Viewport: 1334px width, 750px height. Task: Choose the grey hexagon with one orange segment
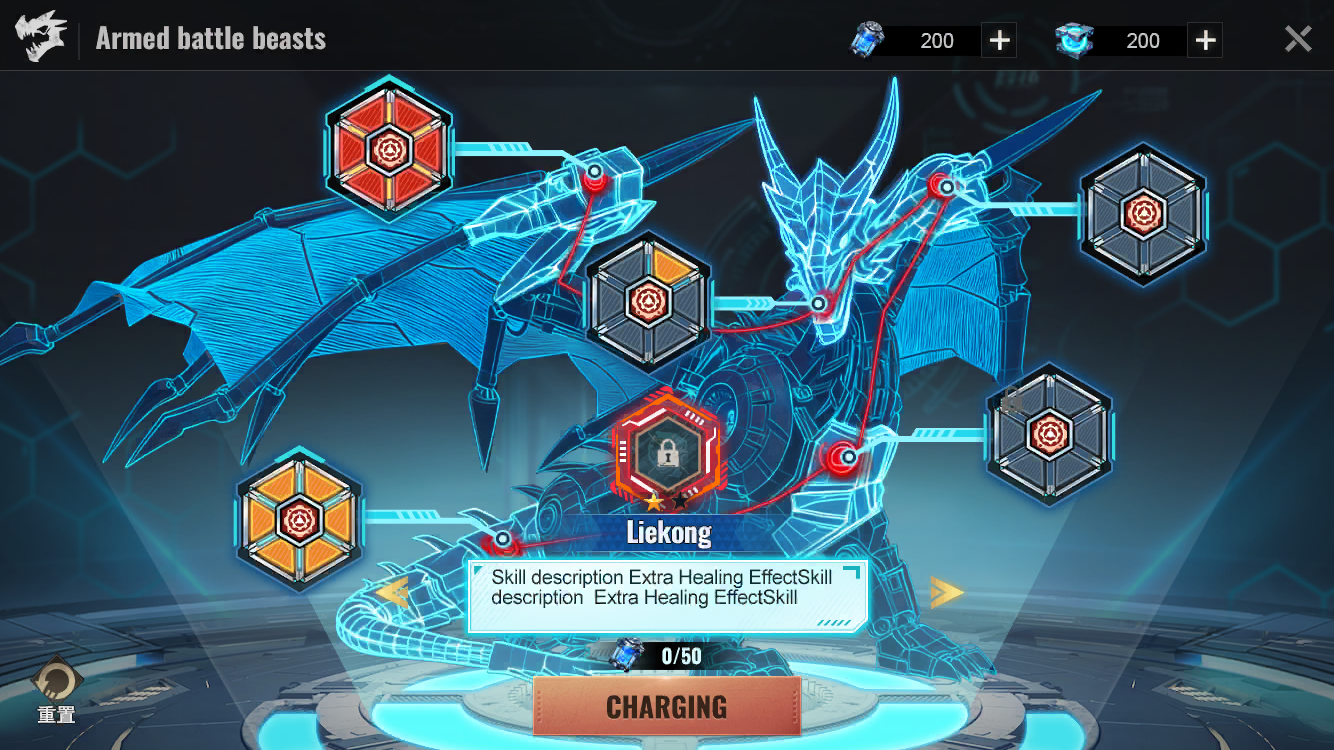(x=648, y=301)
